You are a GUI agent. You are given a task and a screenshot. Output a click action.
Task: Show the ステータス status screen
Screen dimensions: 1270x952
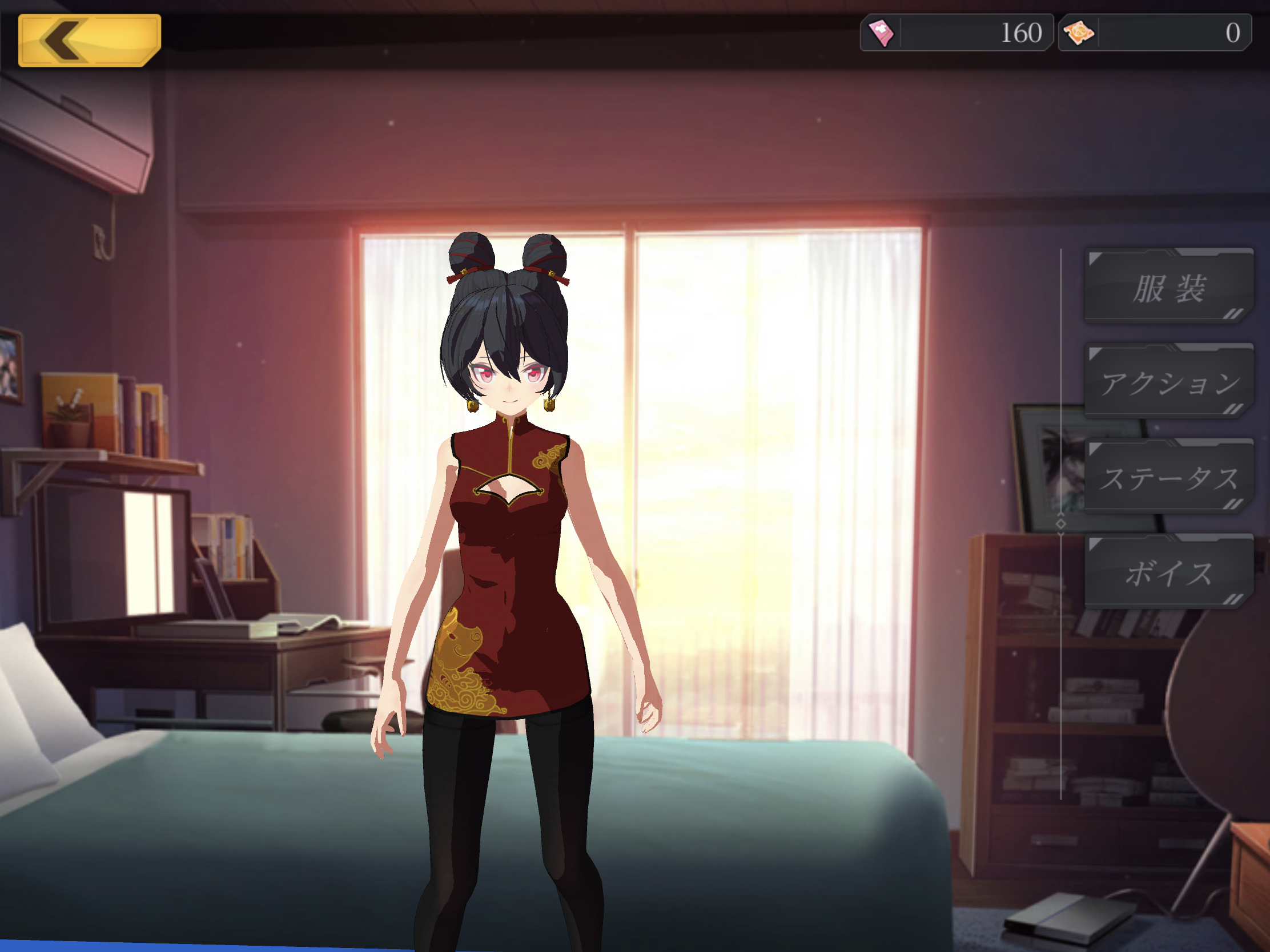[x=1168, y=478]
